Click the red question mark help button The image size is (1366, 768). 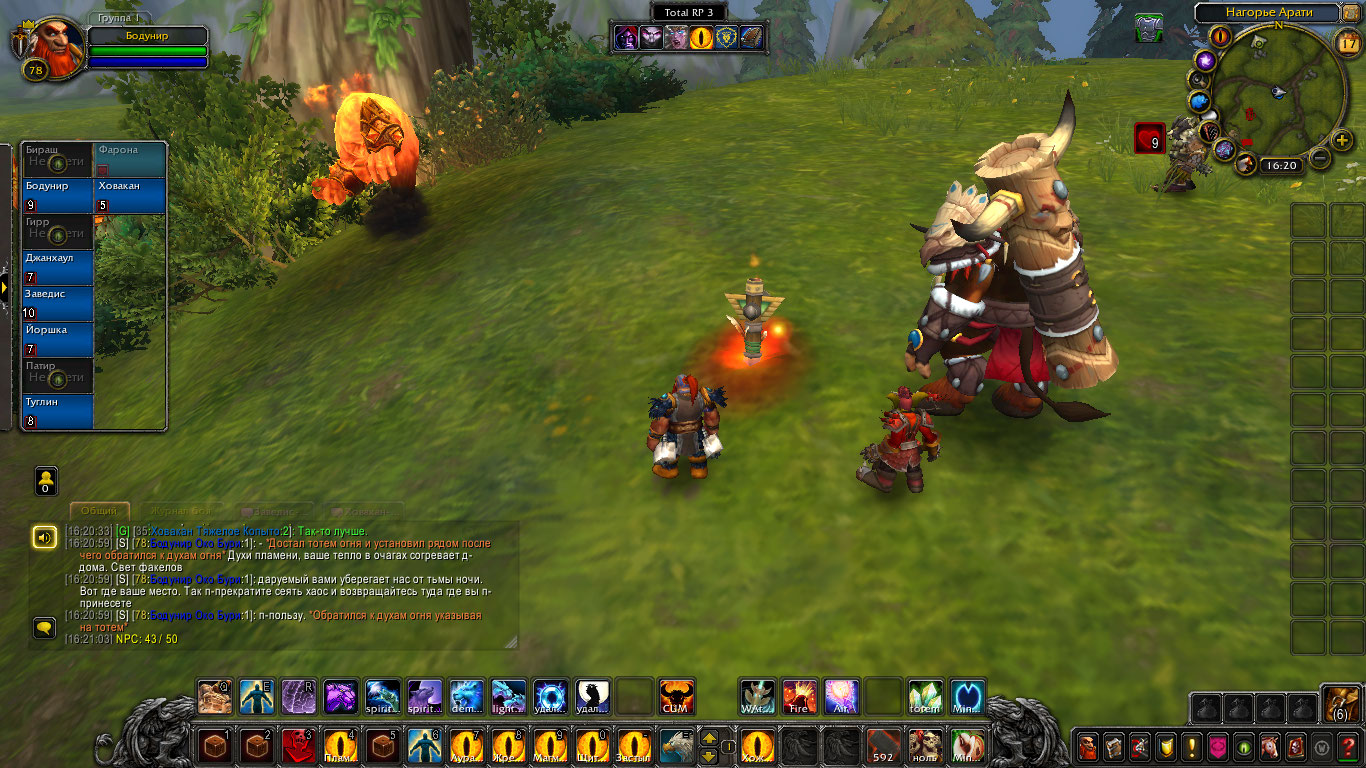point(1348,746)
